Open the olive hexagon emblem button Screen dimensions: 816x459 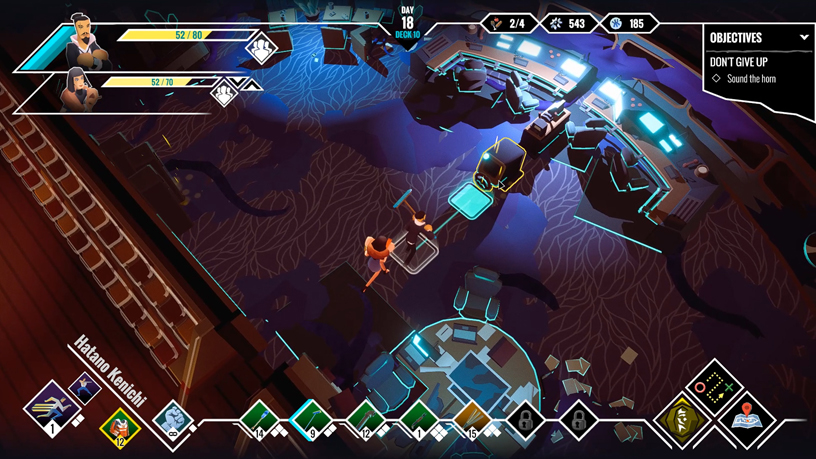coord(682,419)
